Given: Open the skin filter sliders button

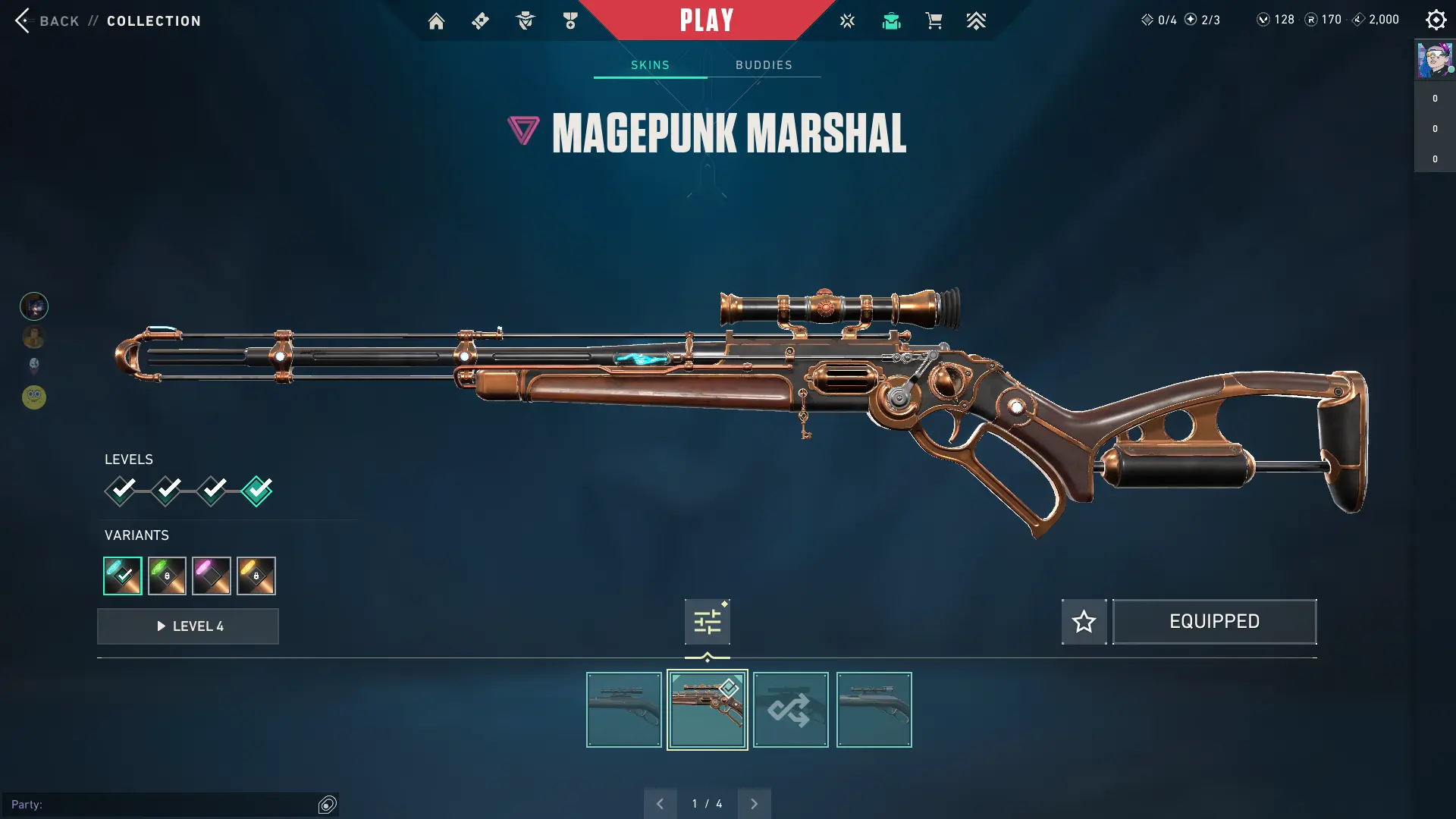Looking at the screenshot, I should [x=707, y=623].
